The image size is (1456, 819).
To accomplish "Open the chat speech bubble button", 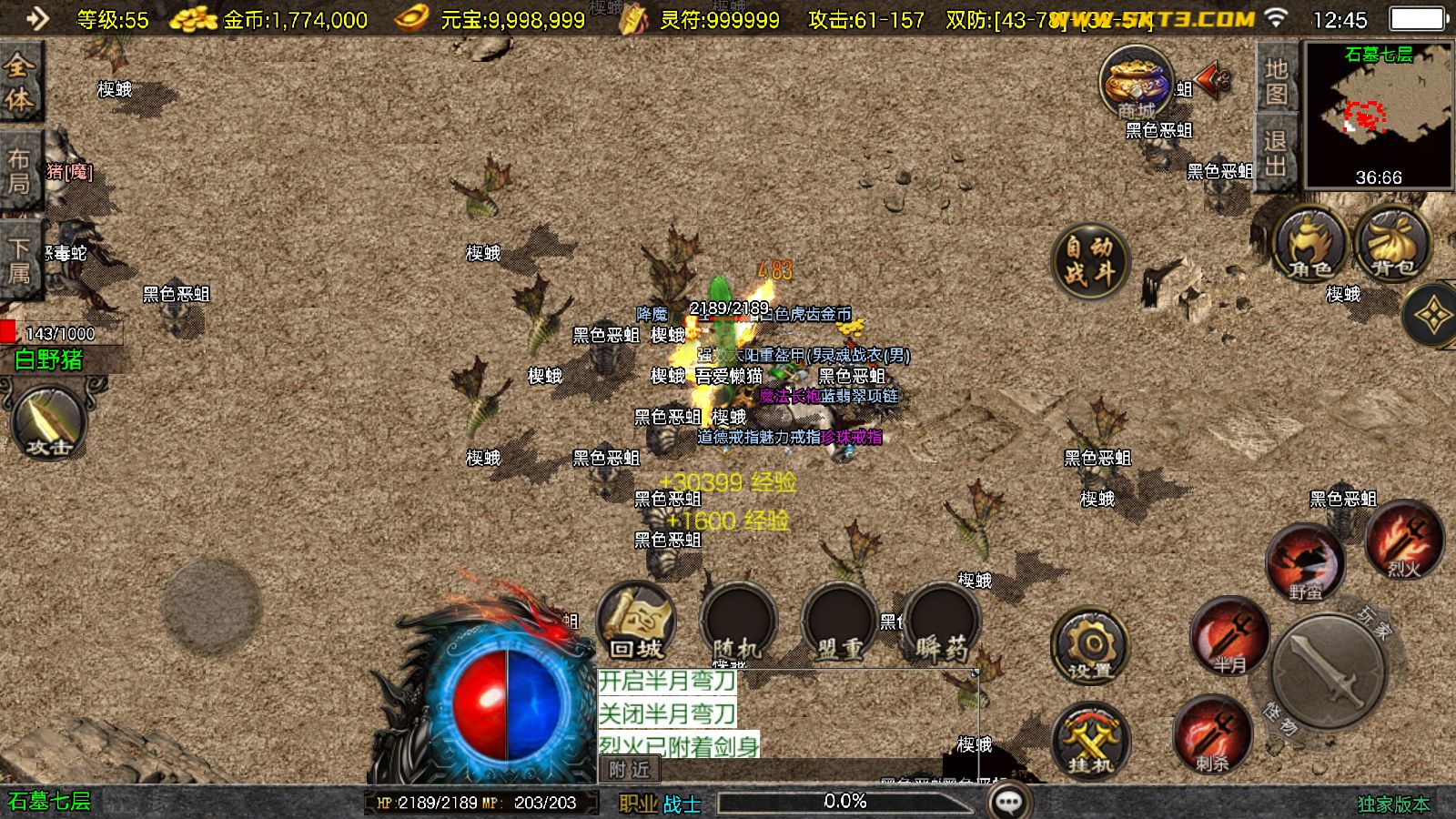I will (1008, 802).
